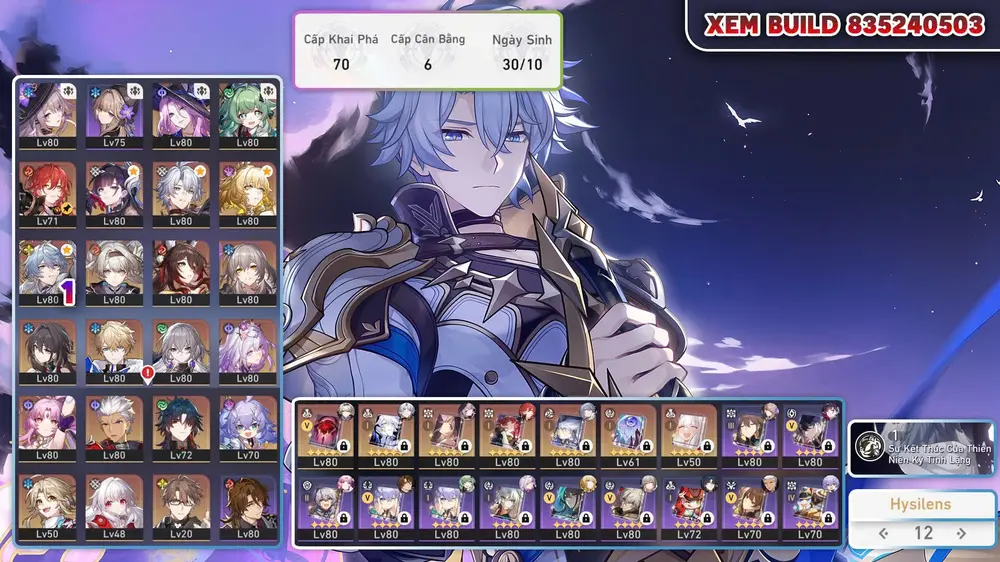Select the Lv61 light cone

tap(629, 436)
